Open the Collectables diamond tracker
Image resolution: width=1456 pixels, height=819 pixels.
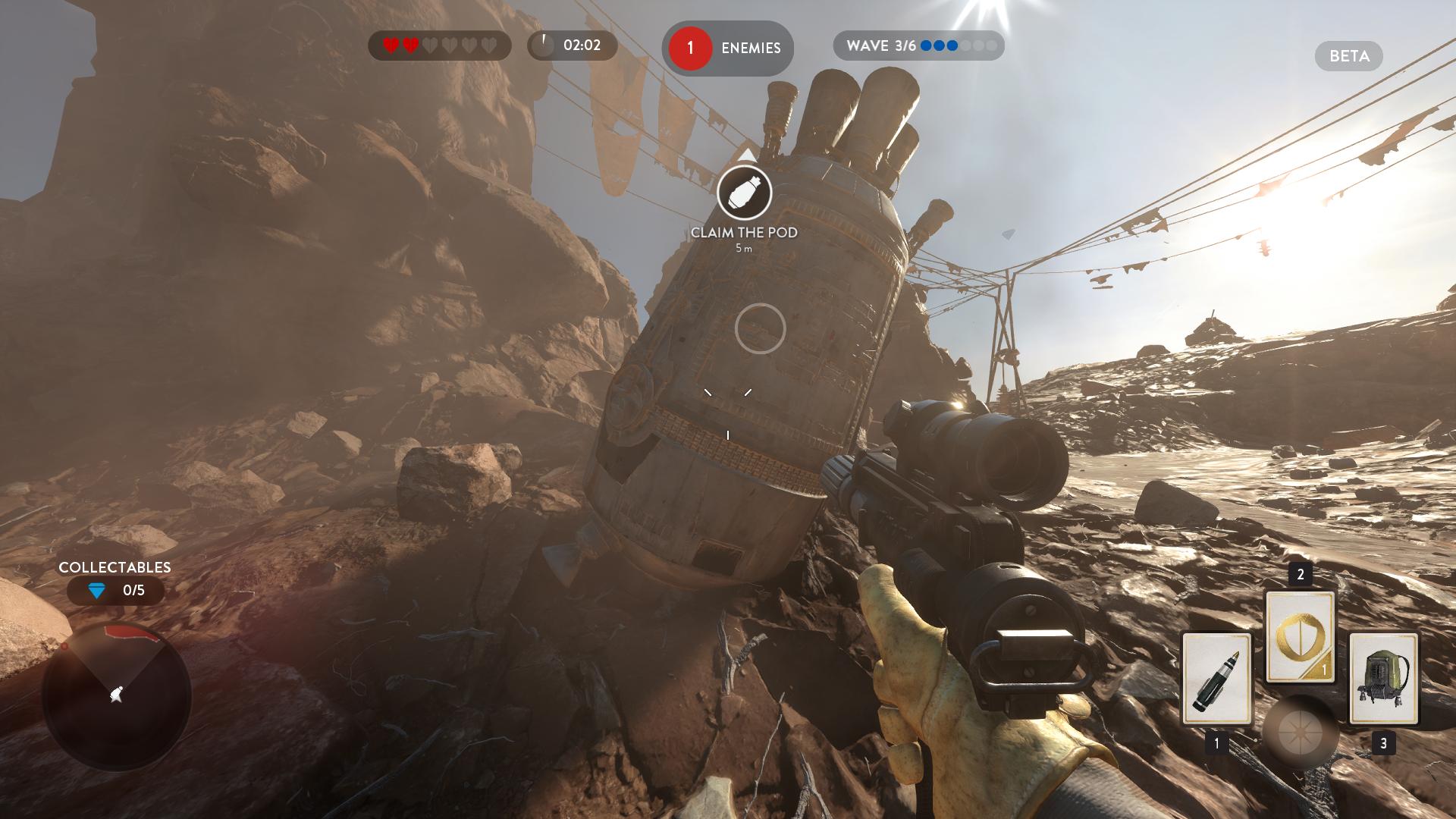click(115, 591)
